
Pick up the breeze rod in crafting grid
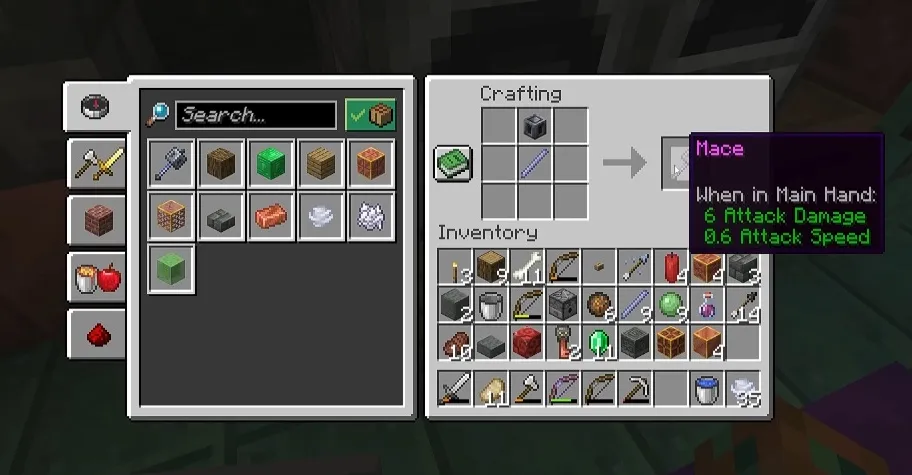click(x=535, y=163)
